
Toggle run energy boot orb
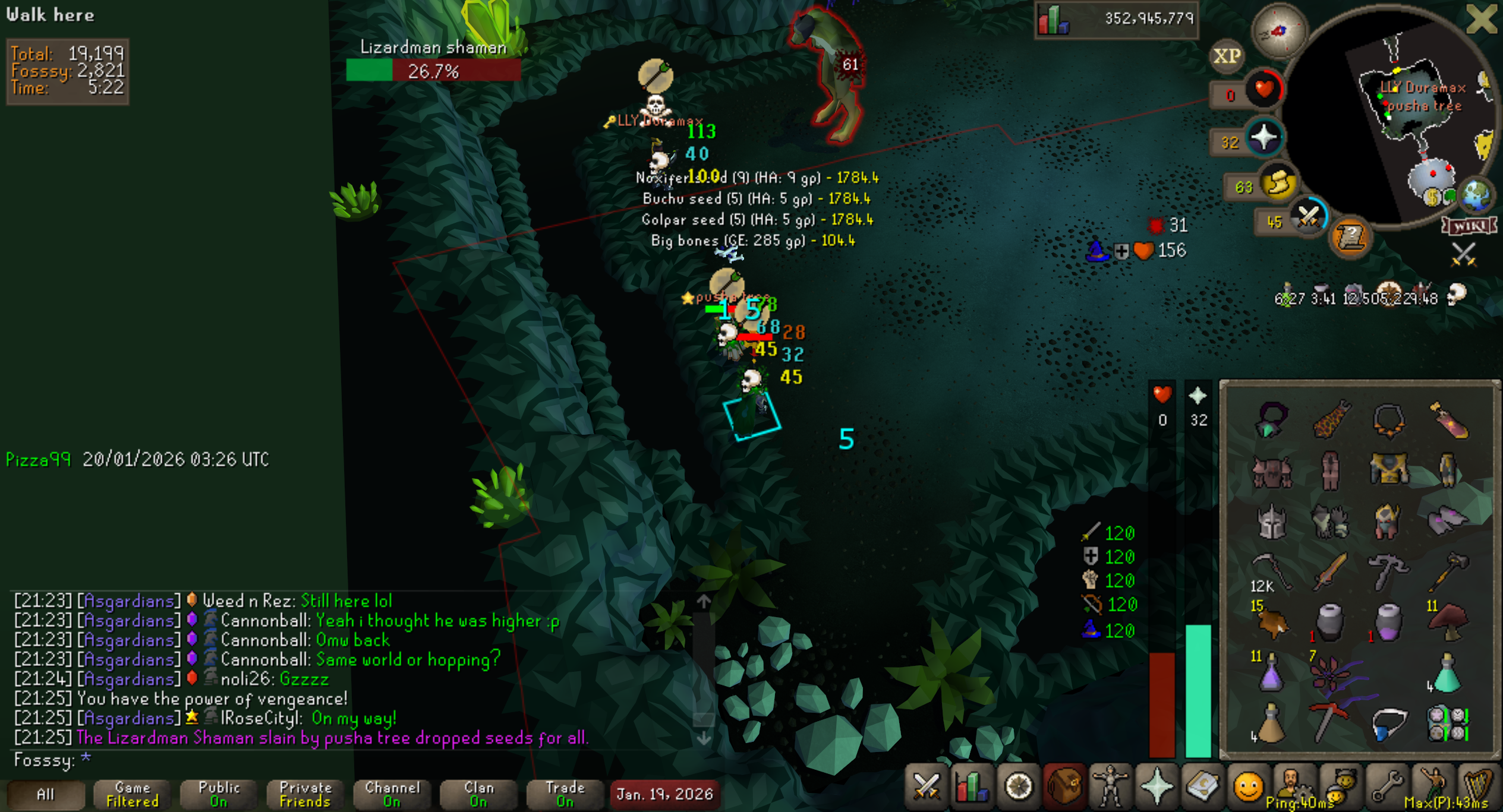coord(1279,183)
